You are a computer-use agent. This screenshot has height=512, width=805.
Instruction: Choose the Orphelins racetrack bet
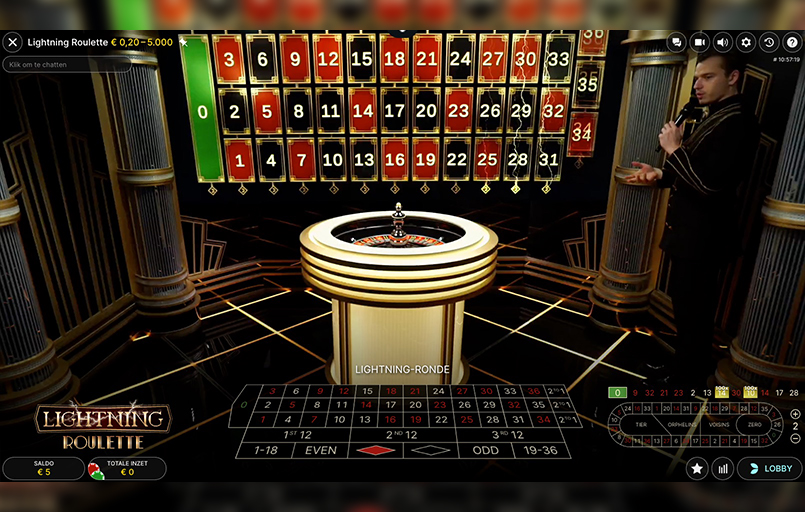point(681,424)
